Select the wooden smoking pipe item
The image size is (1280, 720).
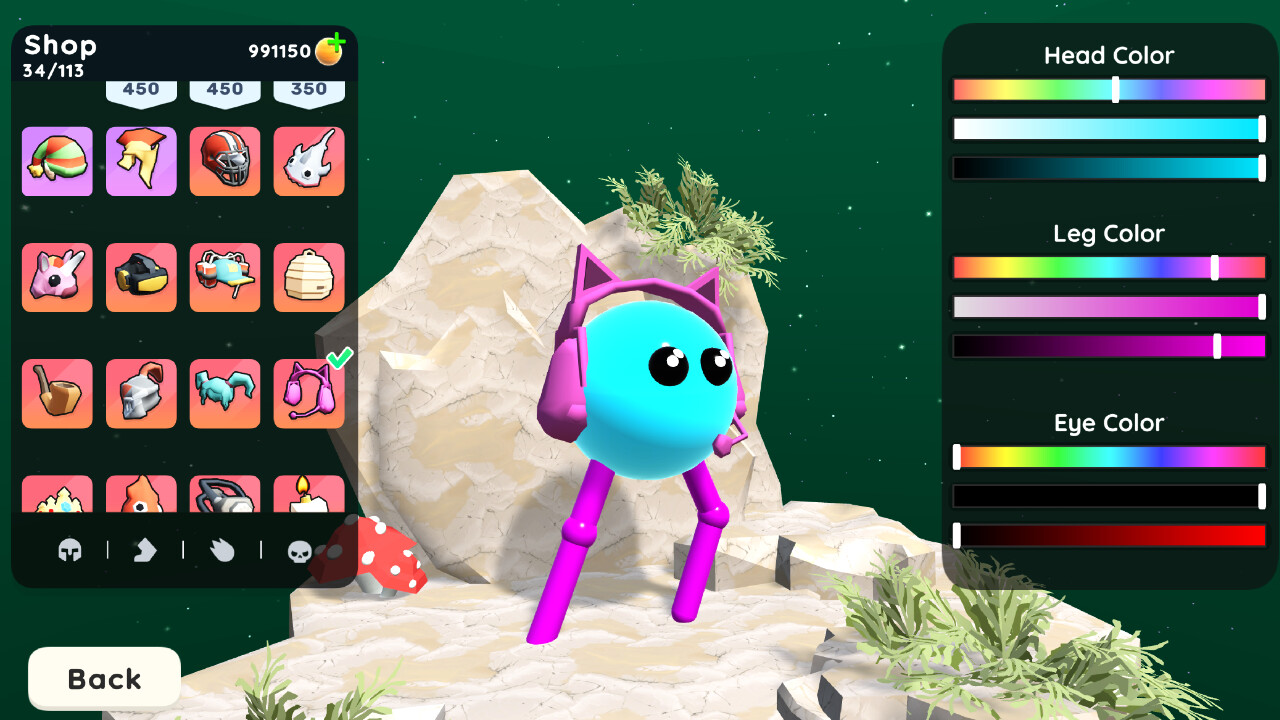57,393
